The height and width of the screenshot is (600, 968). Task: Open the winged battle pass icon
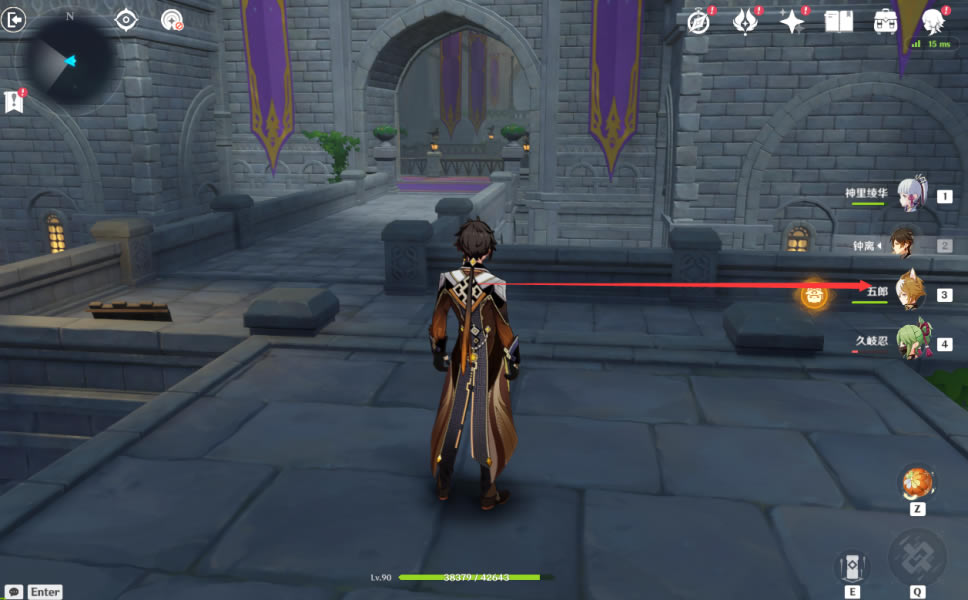coord(745,22)
